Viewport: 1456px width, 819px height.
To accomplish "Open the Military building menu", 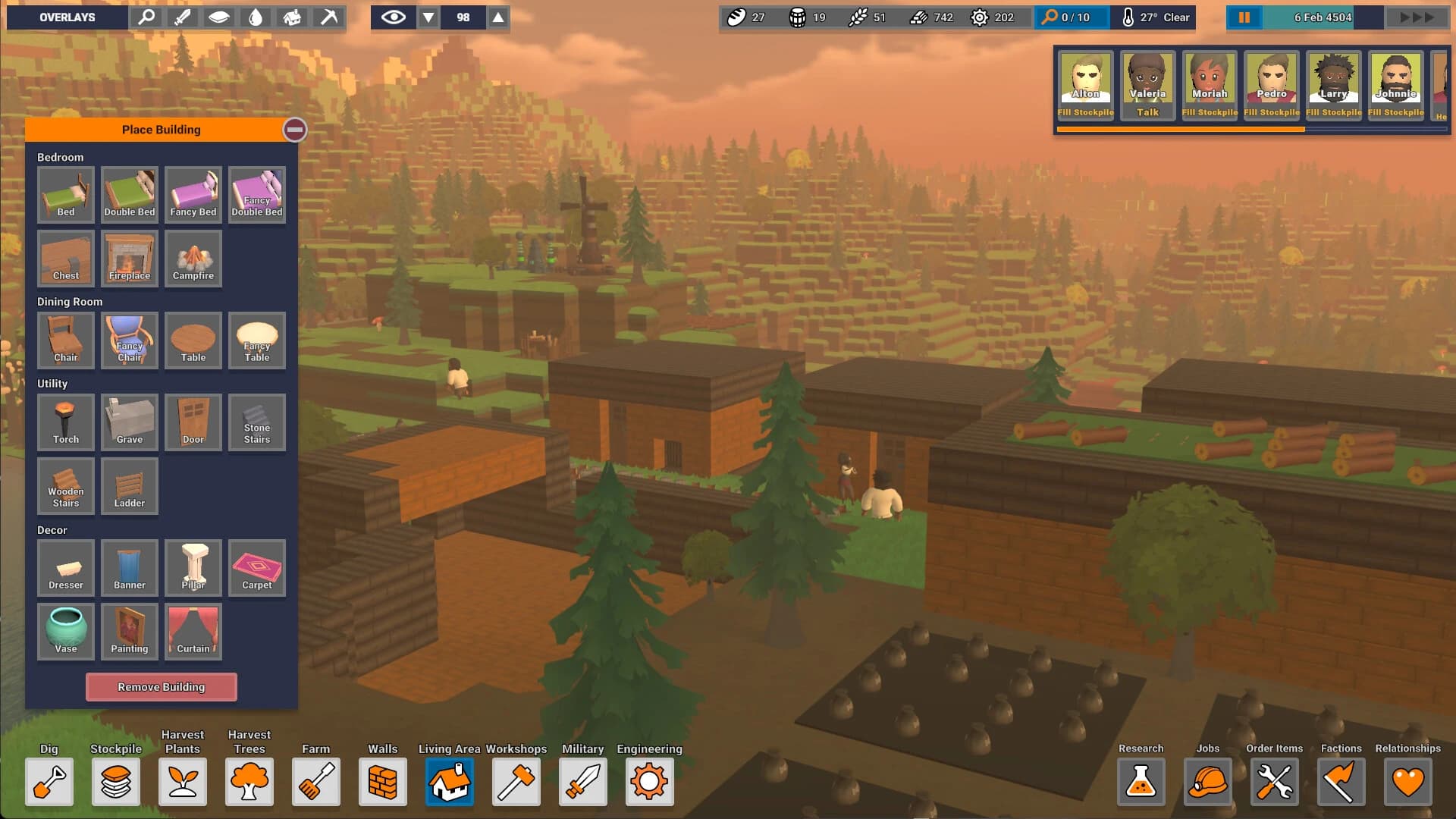I will (x=582, y=782).
